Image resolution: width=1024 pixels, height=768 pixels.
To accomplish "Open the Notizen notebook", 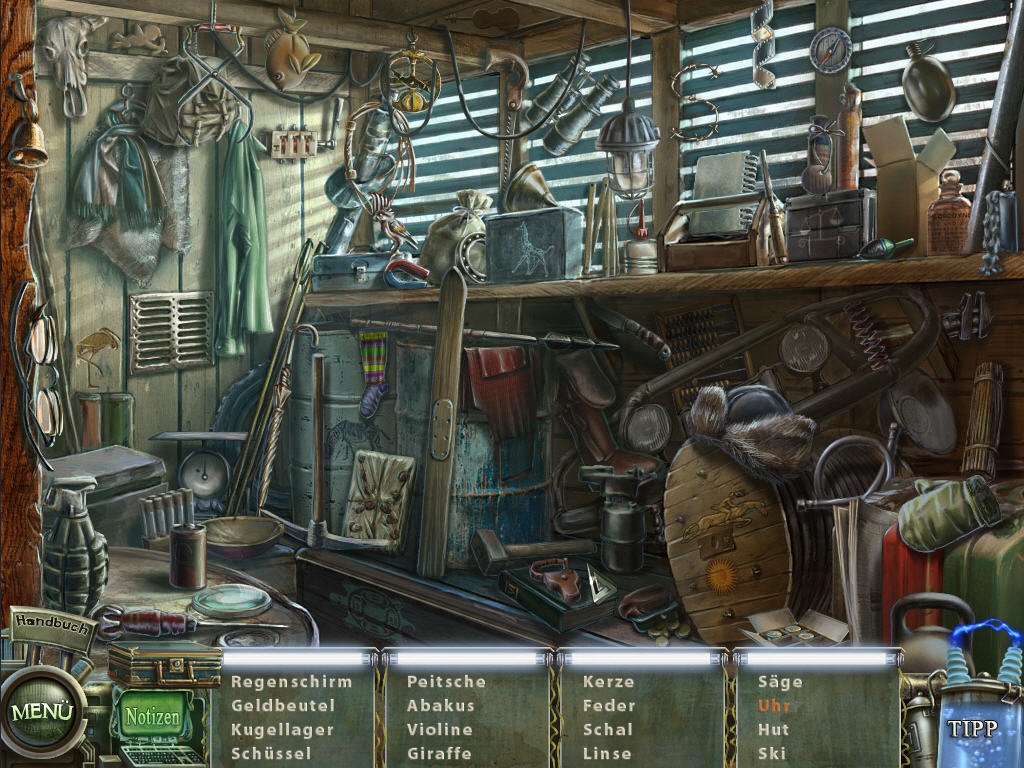I will click(152, 717).
